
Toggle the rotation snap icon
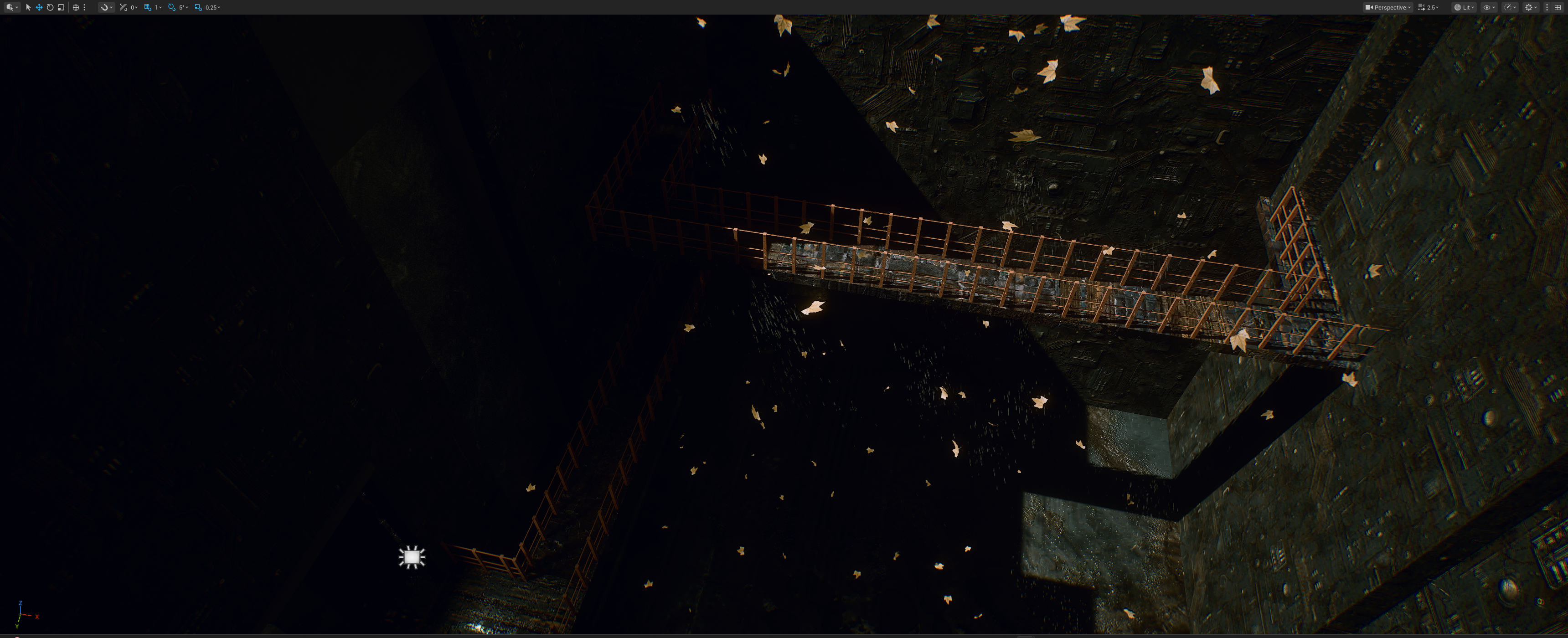point(172,7)
